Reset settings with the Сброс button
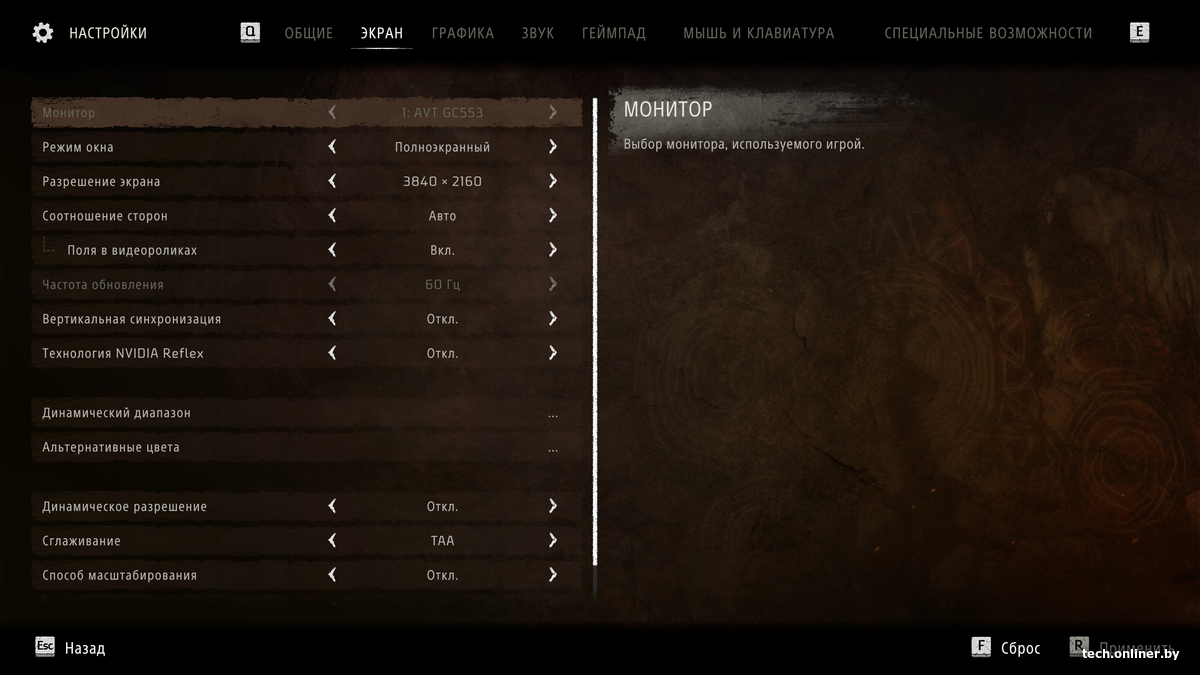The image size is (1200, 675). (x=1006, y=648)
